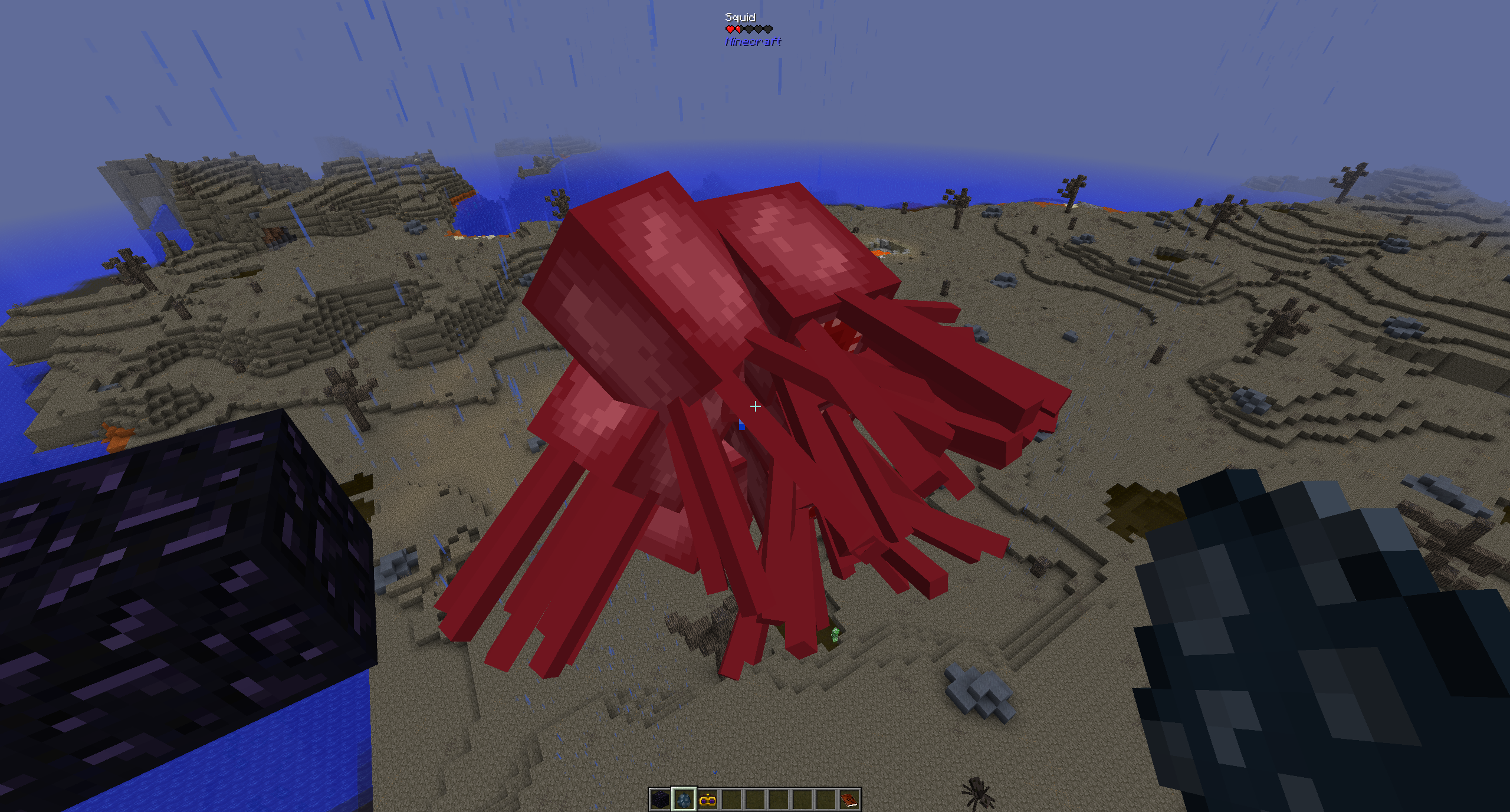Pick the brown book hotbar slot

[849, 800]
